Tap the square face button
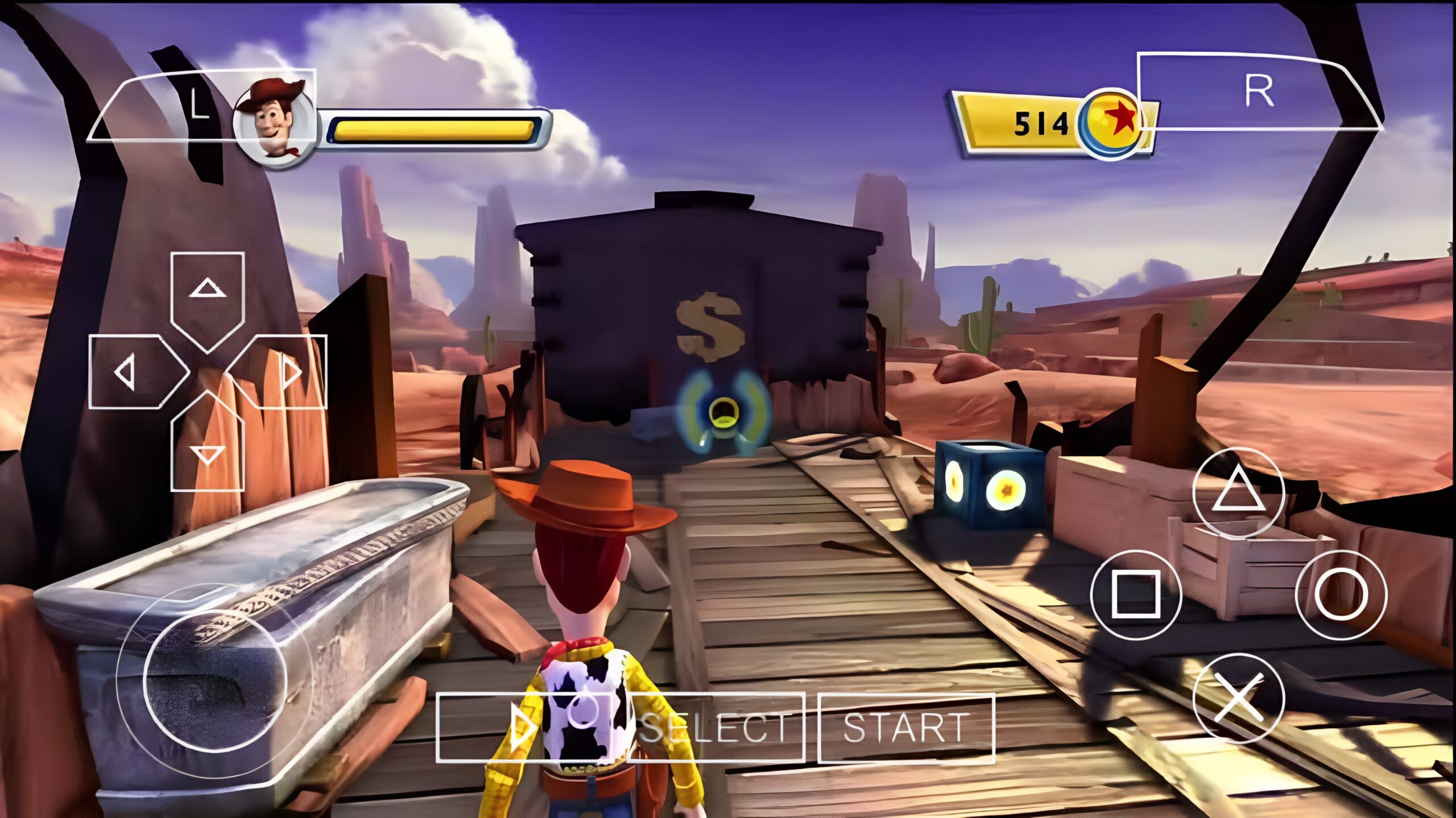Image resolution: width=1456 pixels, height=818 pixels. 1136,595
